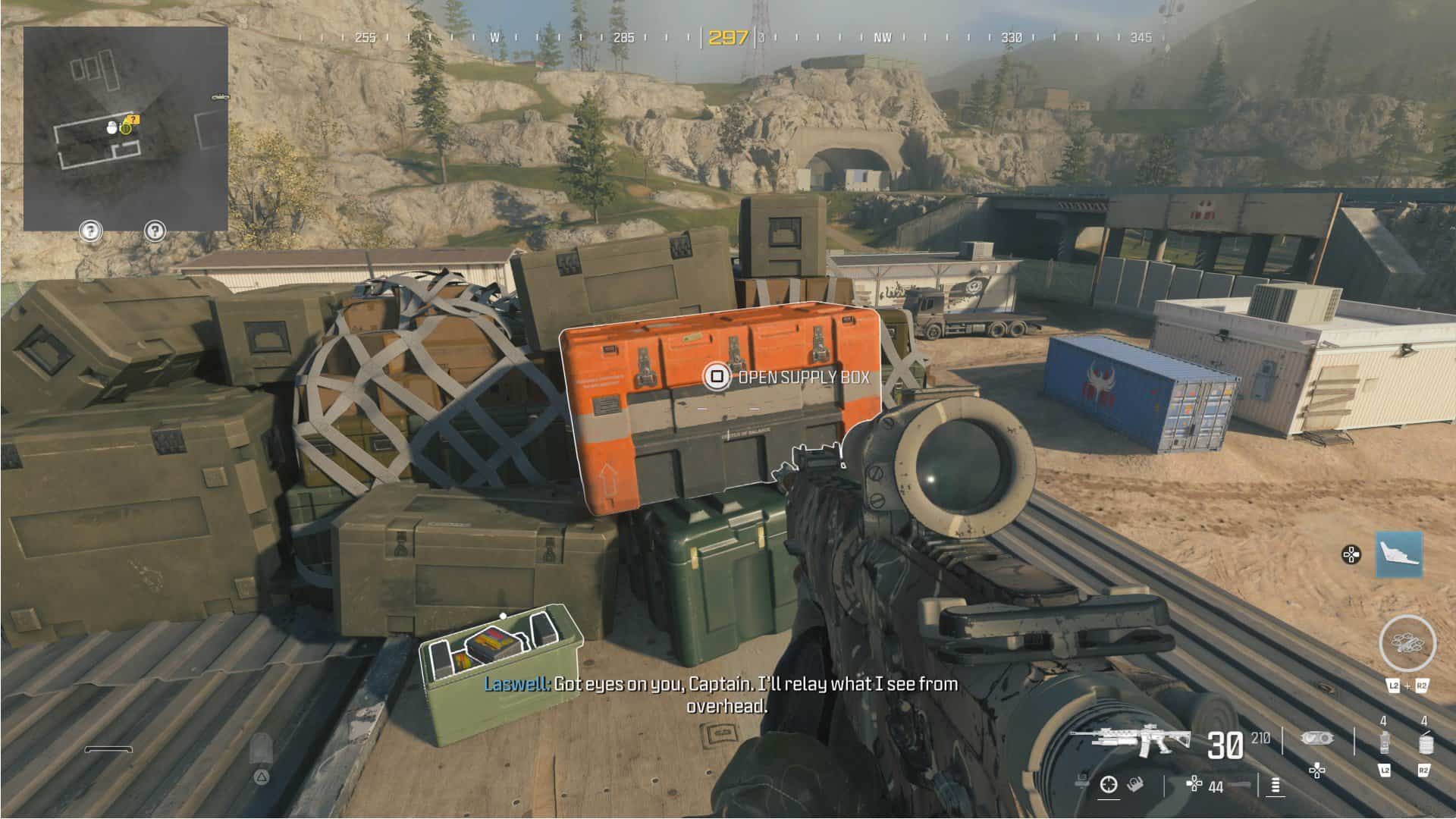Screen dimensions: 1456x819
Task: Click the vehicle icon on the minimap edge
Action: pyautogui.click(x=220, y=96)
